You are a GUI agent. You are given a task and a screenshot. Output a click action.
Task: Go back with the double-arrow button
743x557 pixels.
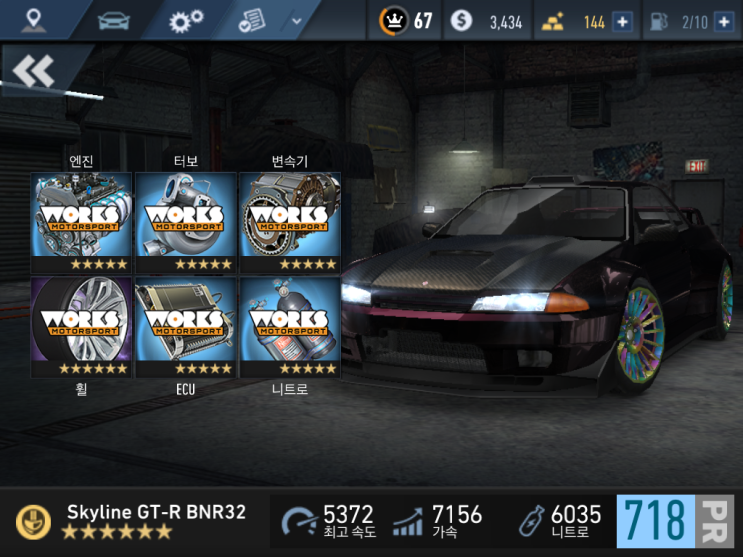point(35,70)
